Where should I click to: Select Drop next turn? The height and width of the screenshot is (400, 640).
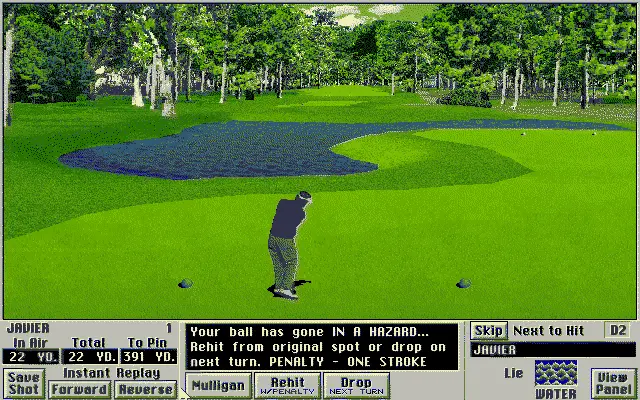(356, 385)
